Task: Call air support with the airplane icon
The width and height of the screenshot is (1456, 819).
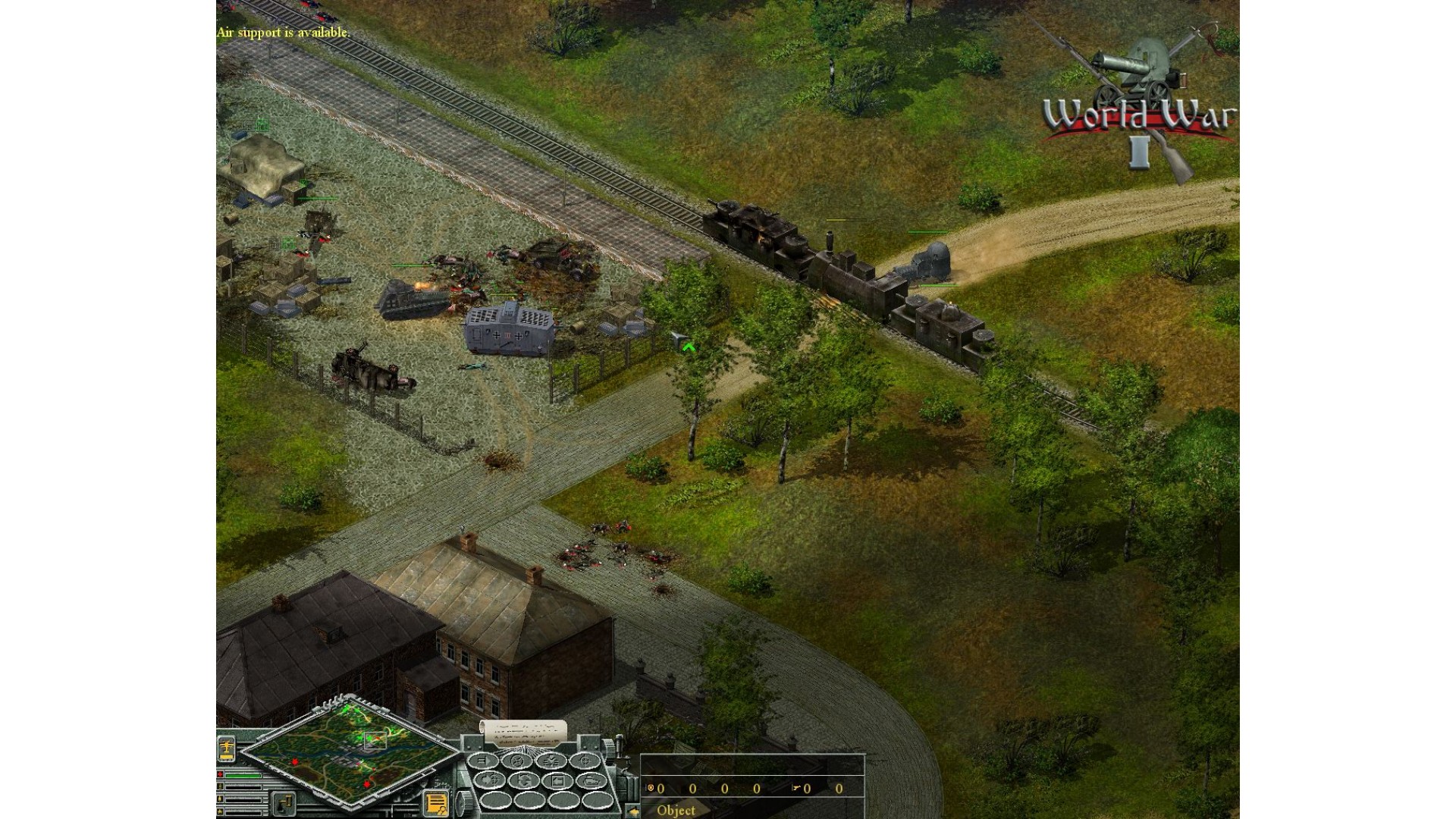Action: pyautogui.click(x=227, y=748)
